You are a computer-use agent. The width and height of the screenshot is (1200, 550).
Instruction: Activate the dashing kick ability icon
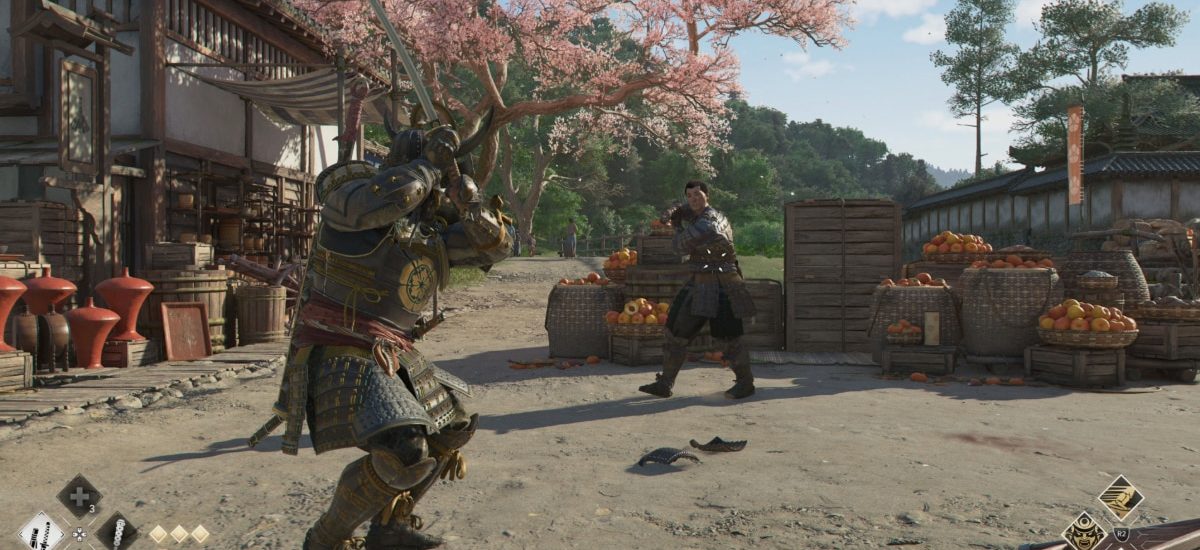coord(1120,497)
